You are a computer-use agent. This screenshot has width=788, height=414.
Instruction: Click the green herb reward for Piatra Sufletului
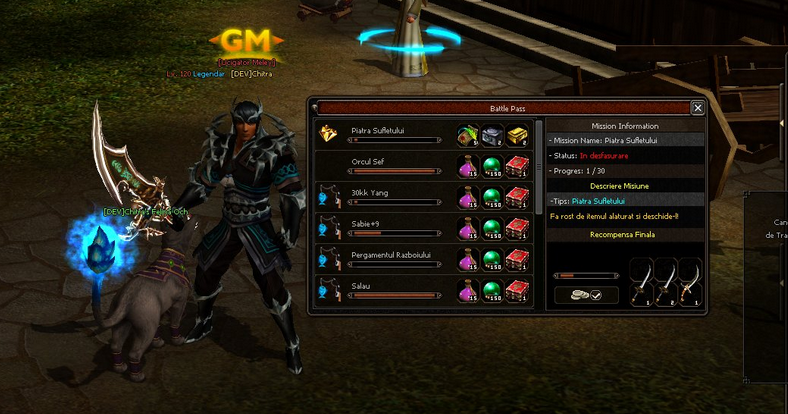467,135
